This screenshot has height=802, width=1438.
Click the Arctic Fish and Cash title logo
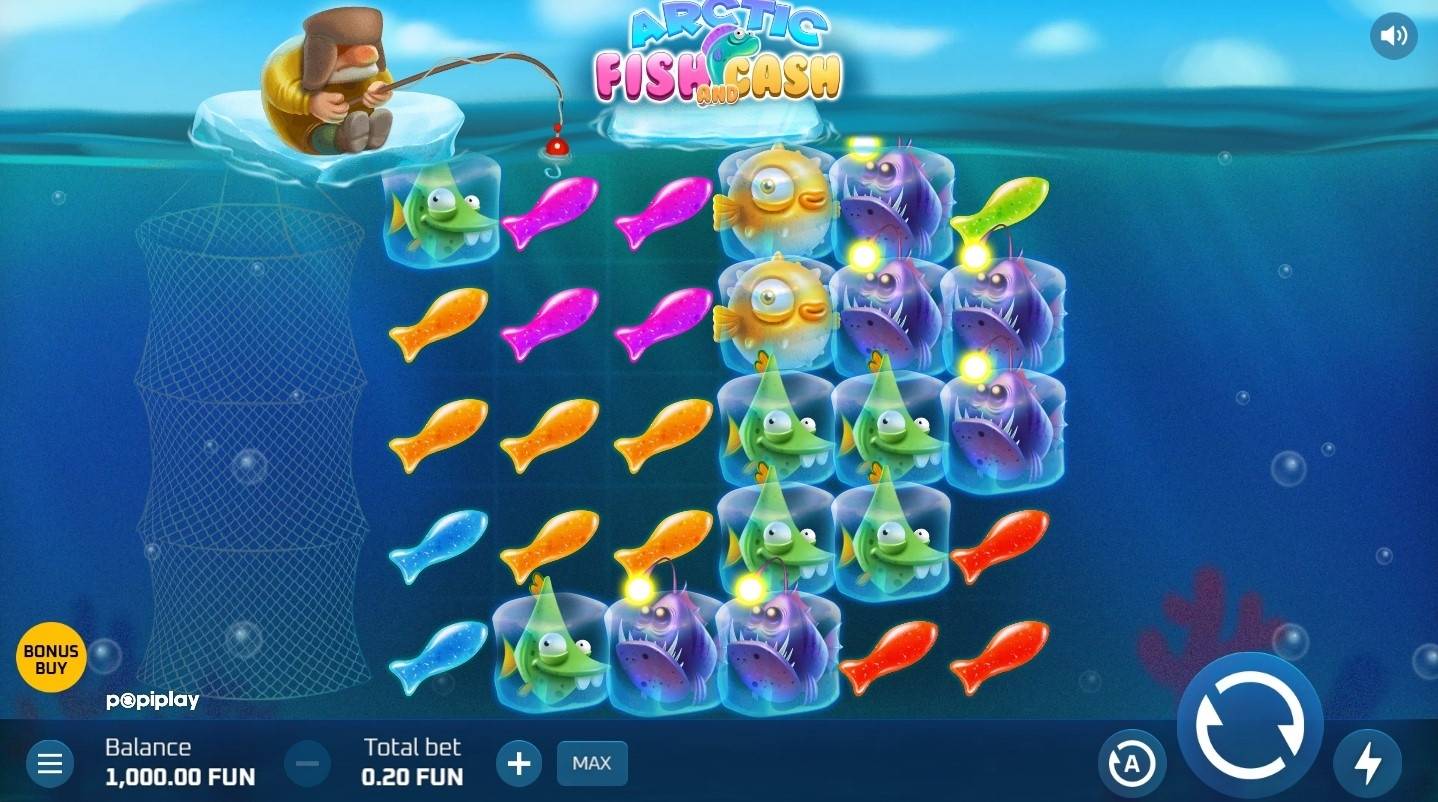722,55
